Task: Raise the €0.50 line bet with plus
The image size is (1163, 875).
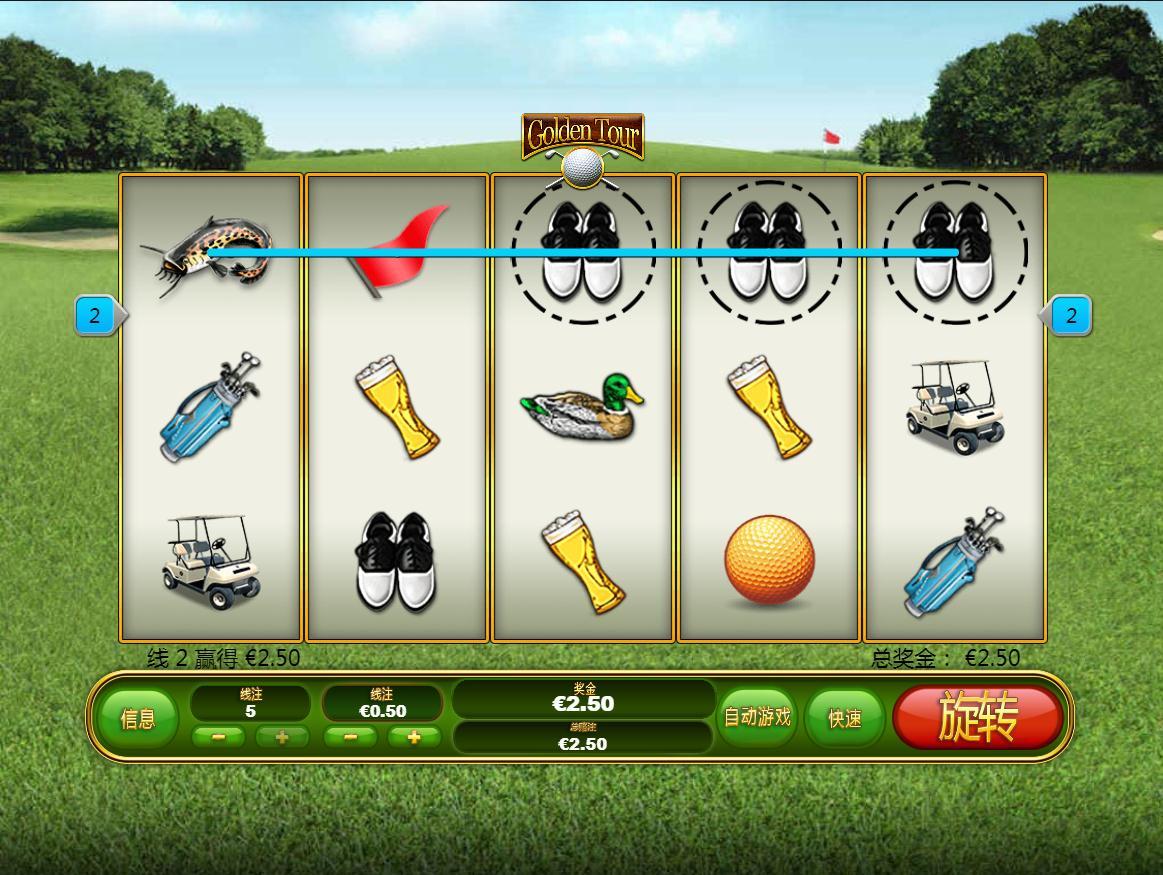Action: point(414,737)
